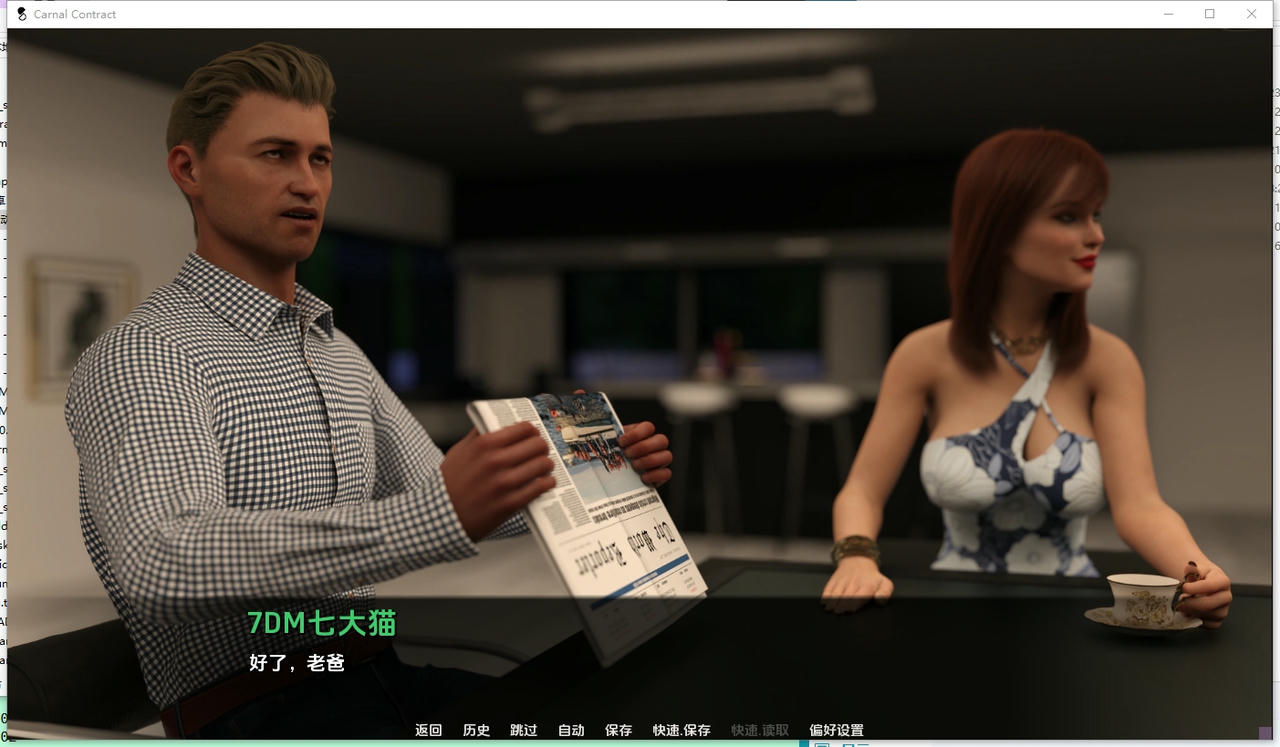
Task: Click the speaker name 7DM七大猫
Action: pyautogui.click(x=322, y=623)
